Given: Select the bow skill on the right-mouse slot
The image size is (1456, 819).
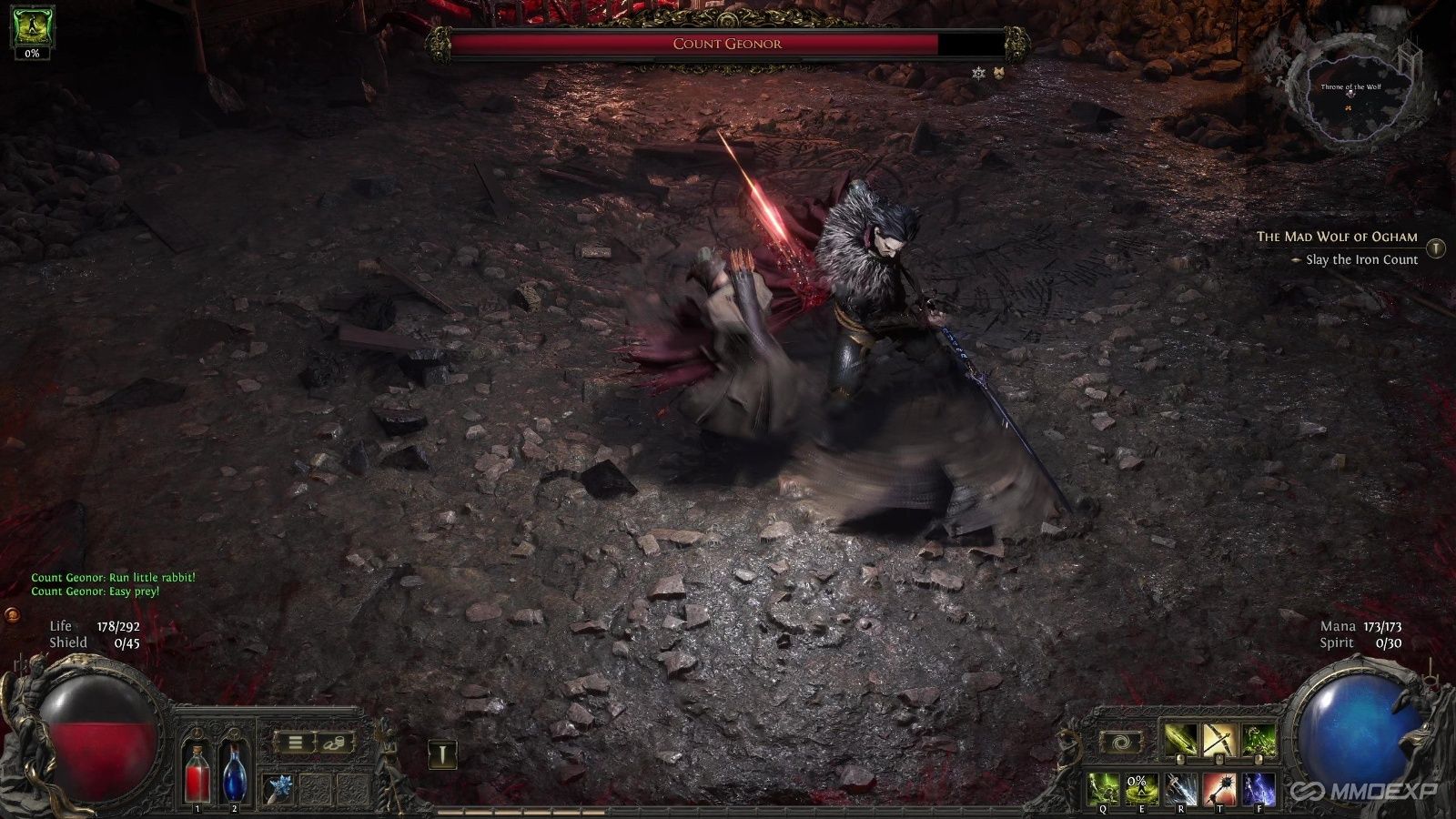Looking at the screenshot, I should click(1218, 740).
